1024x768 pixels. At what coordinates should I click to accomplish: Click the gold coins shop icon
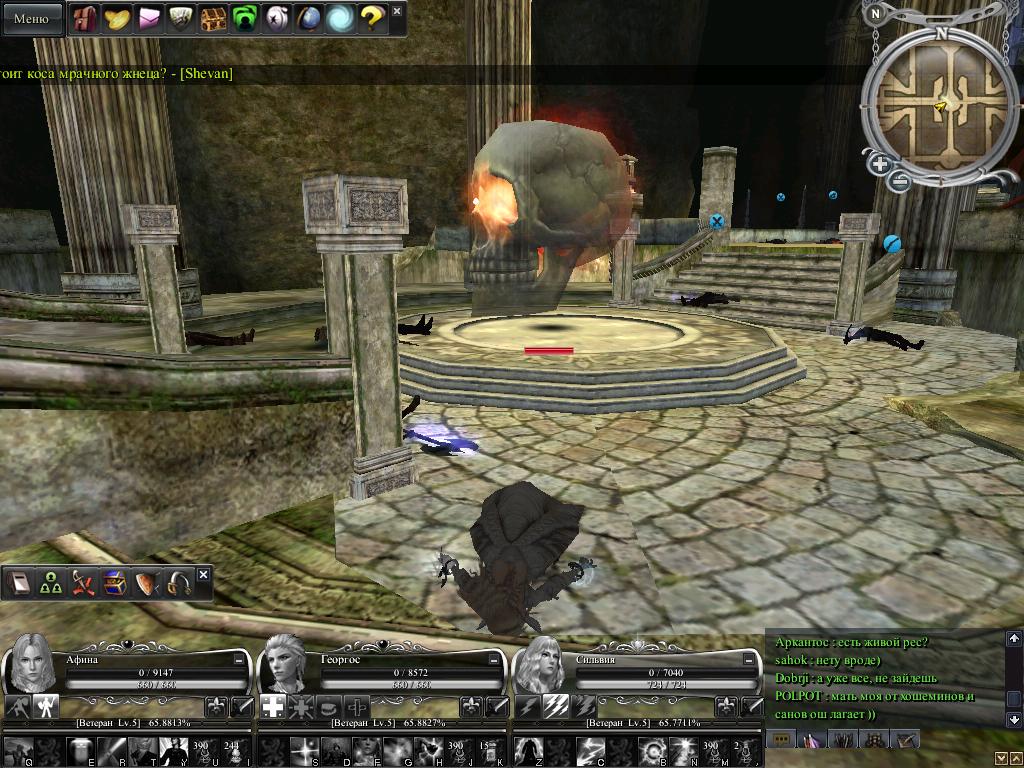click(x=117, y=18)
